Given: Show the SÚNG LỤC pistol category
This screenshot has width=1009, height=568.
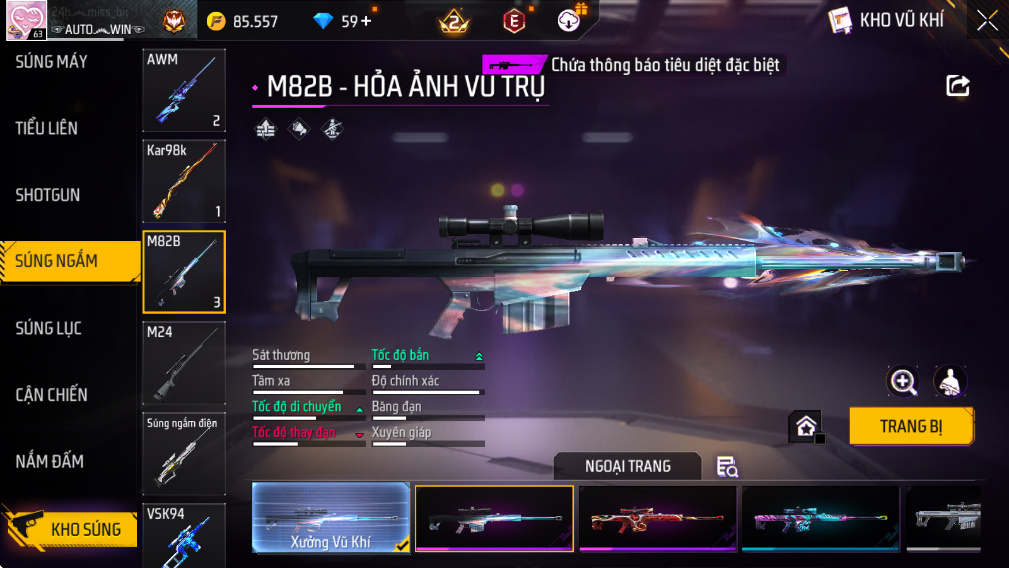Looking at the screenshot, I should pyautogui.click(x=49, y=328).
